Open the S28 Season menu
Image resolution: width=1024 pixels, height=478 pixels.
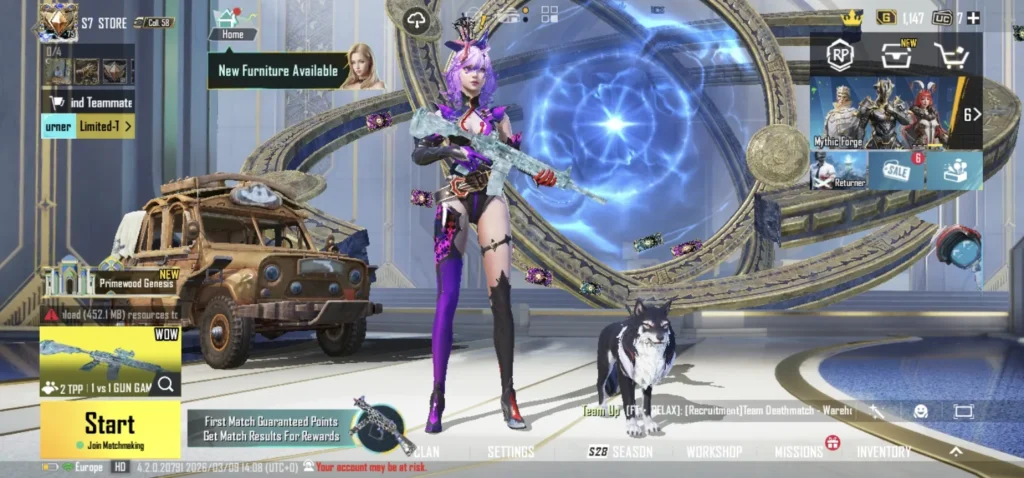click(620, 452)
